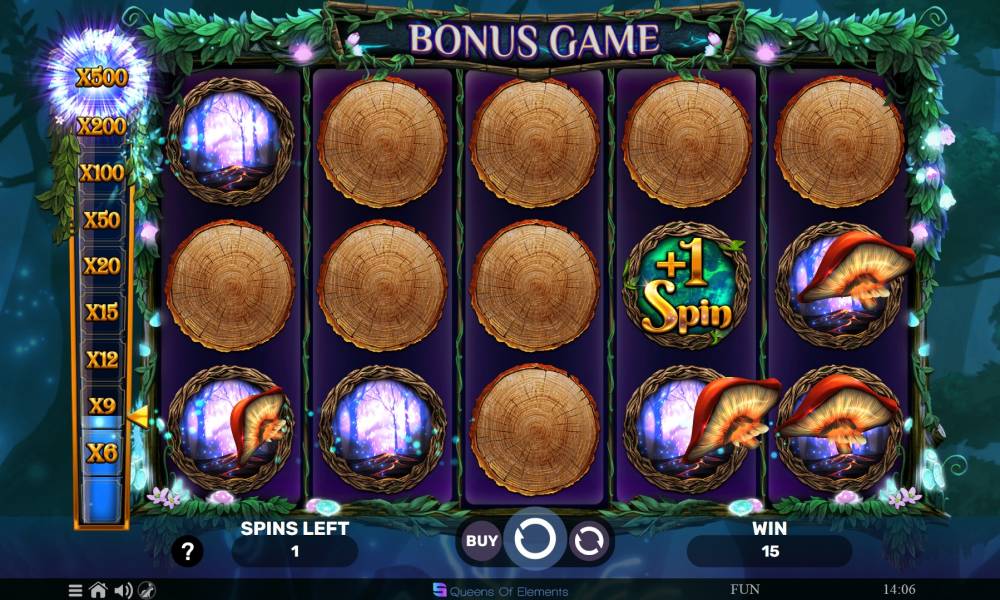
Task: Click the BUY bonus button
Action: click(482, 541)
